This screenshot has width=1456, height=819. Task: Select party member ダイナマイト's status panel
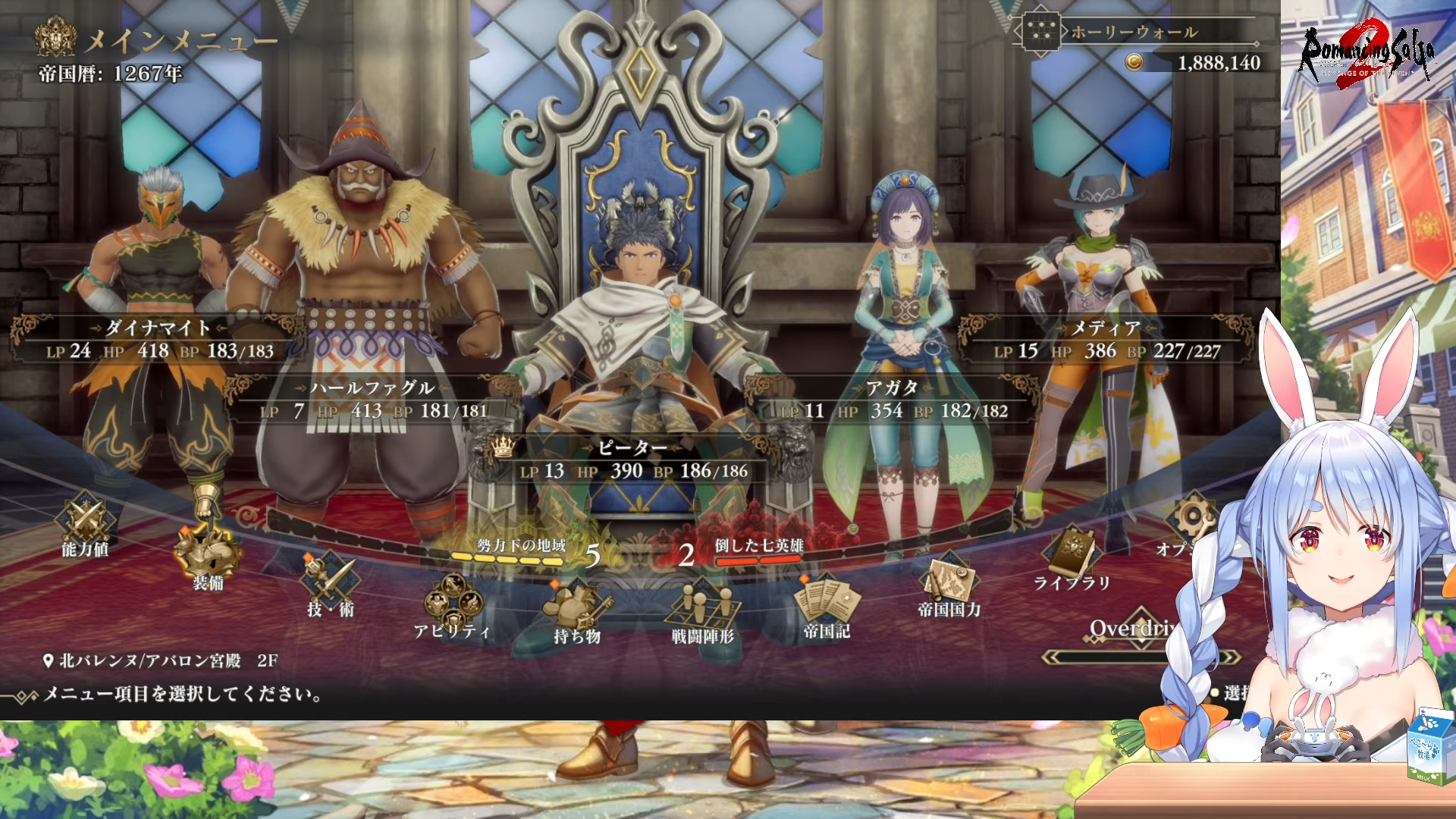tap(158, 339)
